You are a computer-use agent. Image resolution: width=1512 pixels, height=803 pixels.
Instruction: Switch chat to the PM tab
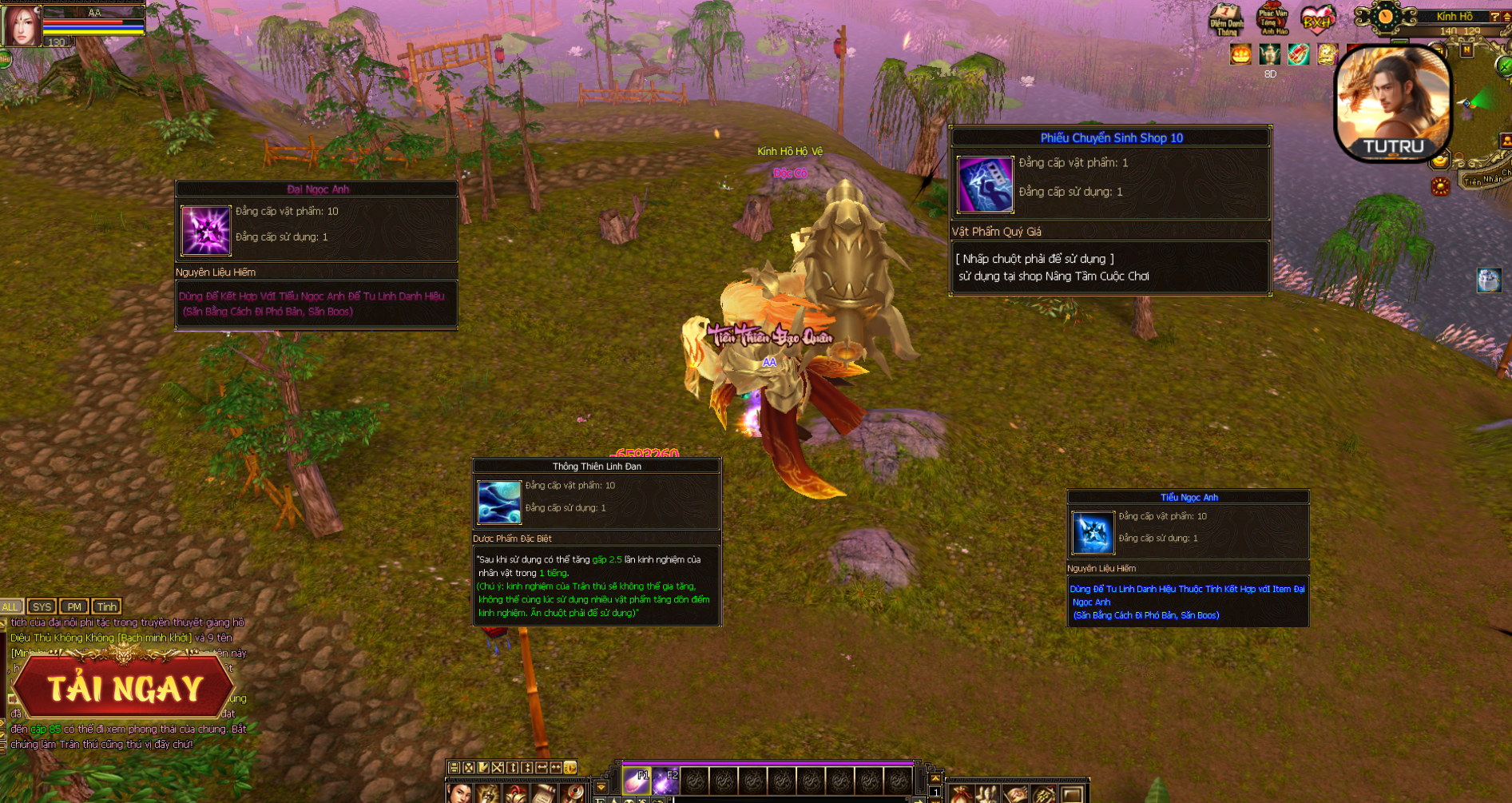(74, 606)
